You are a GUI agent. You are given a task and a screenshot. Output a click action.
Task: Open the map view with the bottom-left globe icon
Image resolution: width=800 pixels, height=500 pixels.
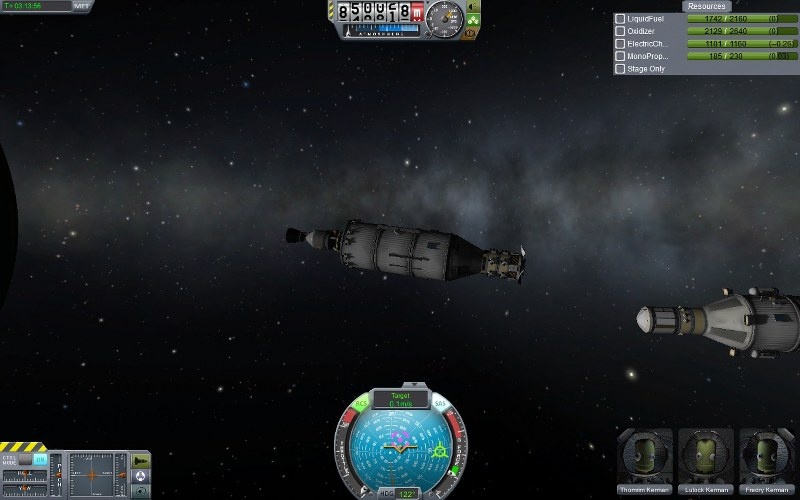click(140, 492)
